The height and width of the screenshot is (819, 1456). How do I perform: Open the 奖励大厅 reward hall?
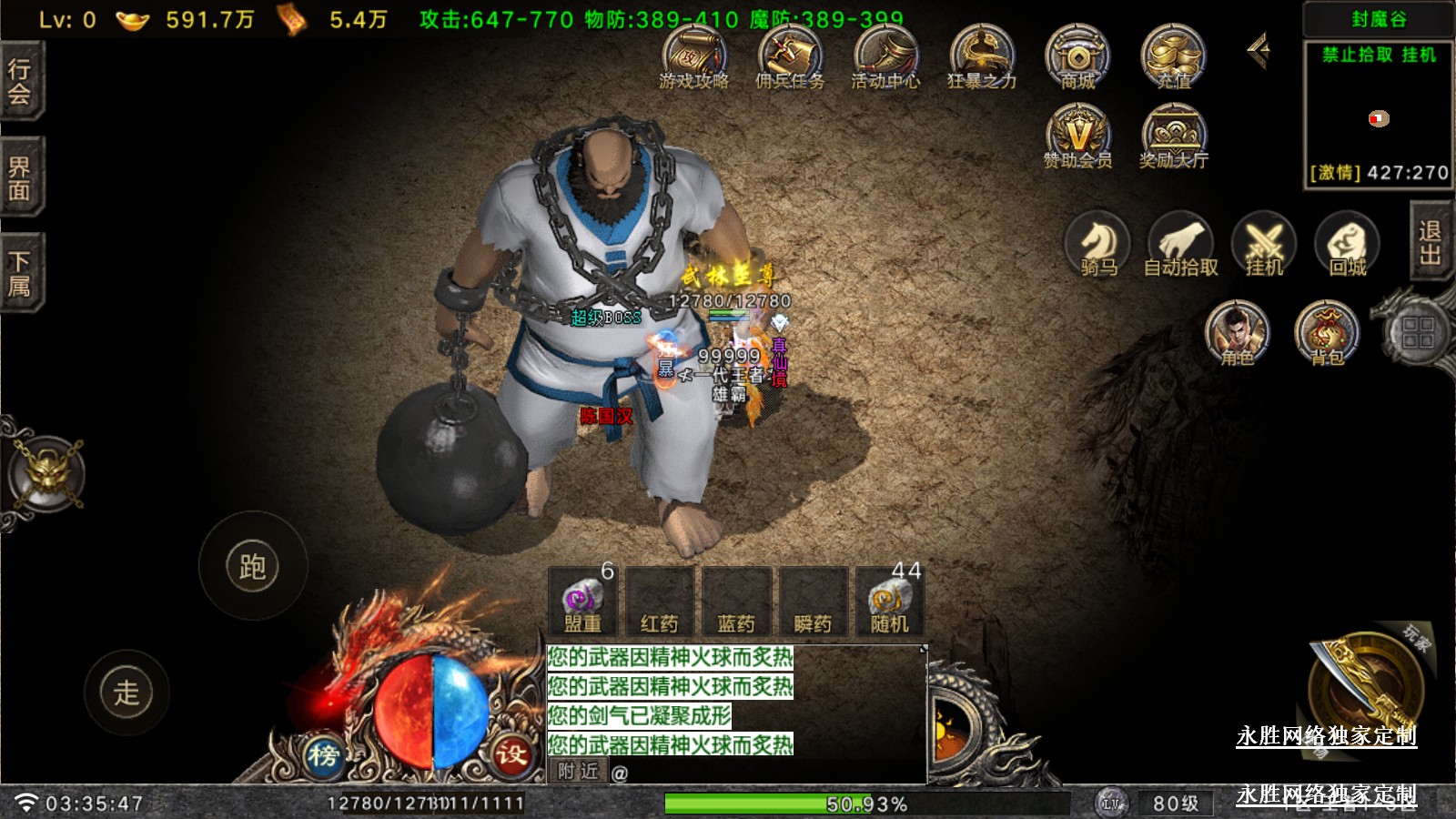tap(1174, 136)
